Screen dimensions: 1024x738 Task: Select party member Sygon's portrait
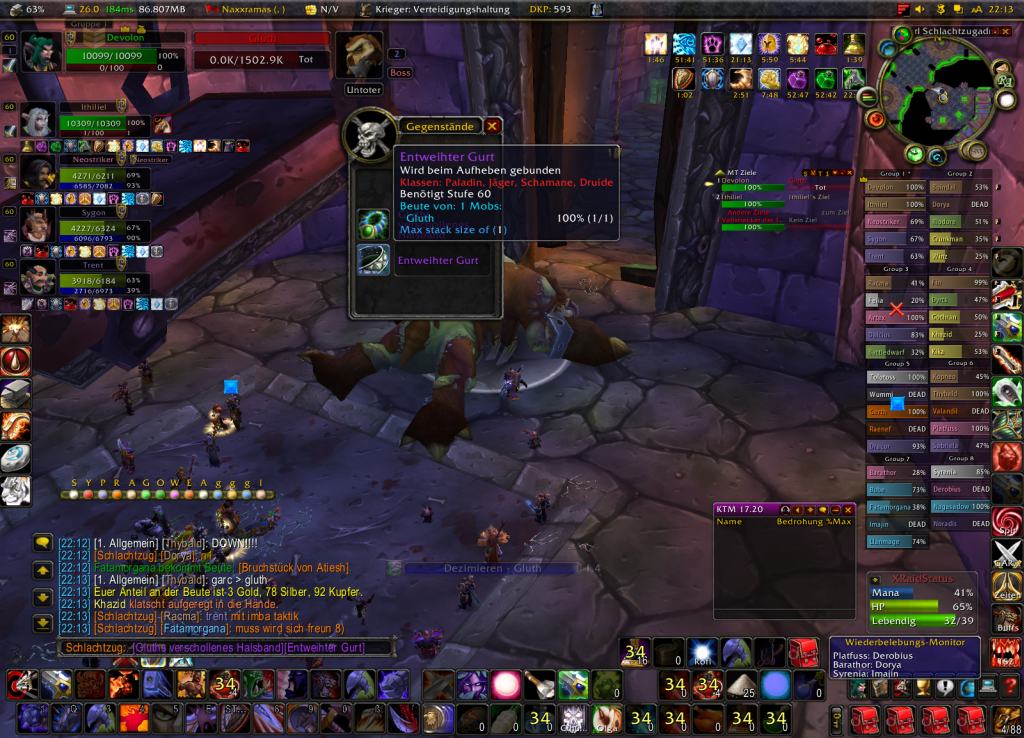[38, 226]
